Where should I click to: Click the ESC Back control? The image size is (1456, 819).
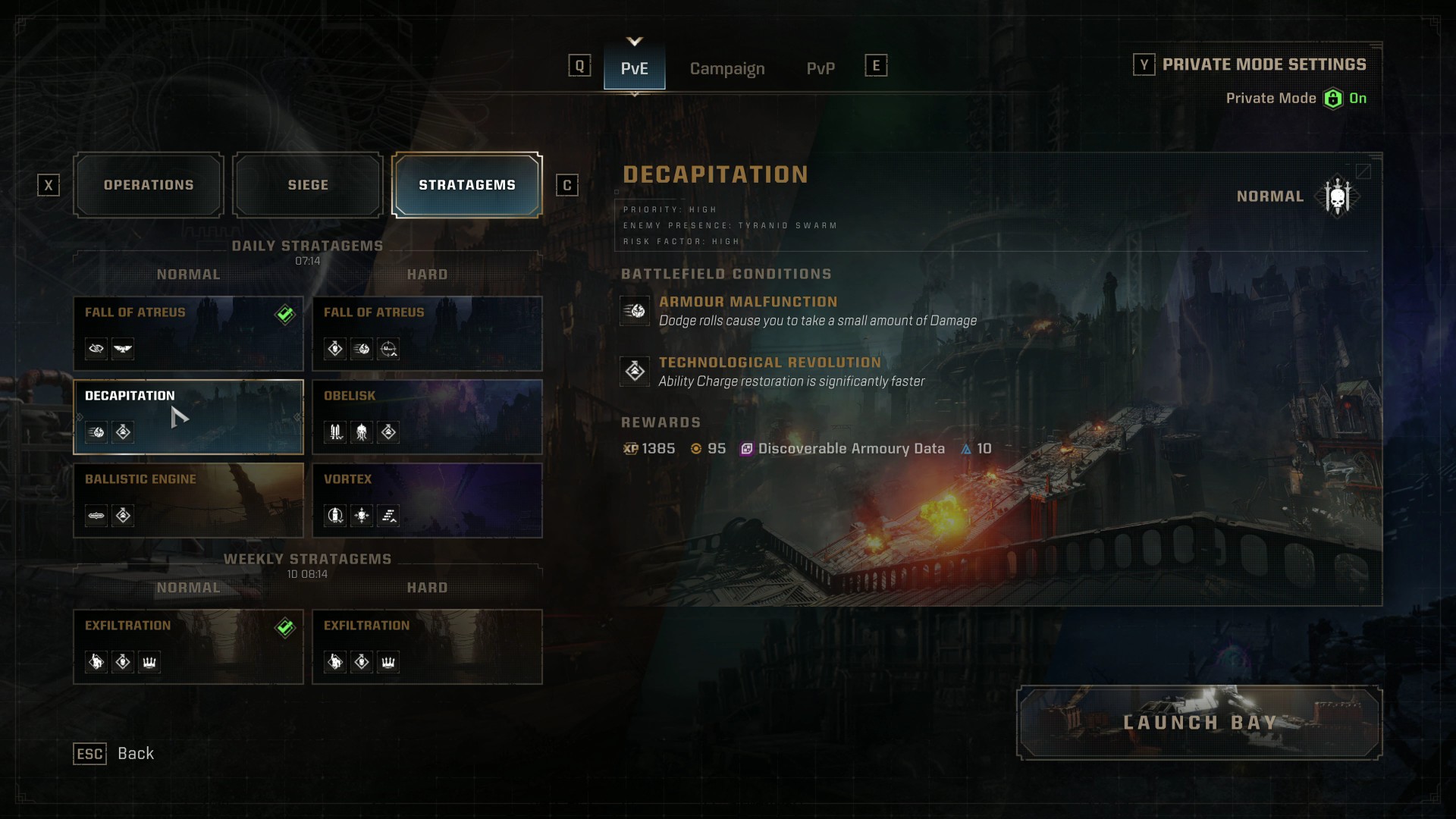coord(89,754)
